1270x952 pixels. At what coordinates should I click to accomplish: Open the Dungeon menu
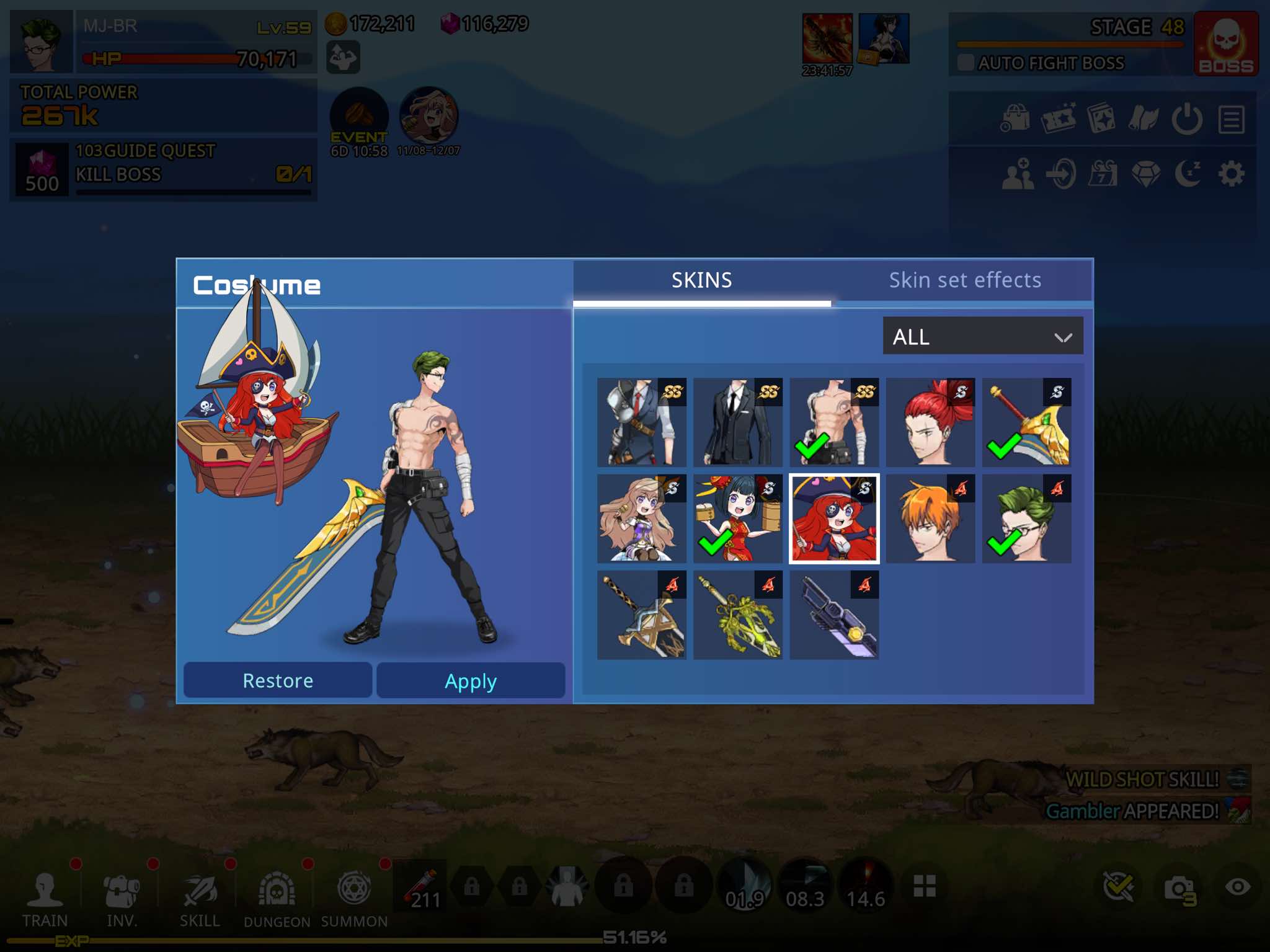tap(277, 897)
